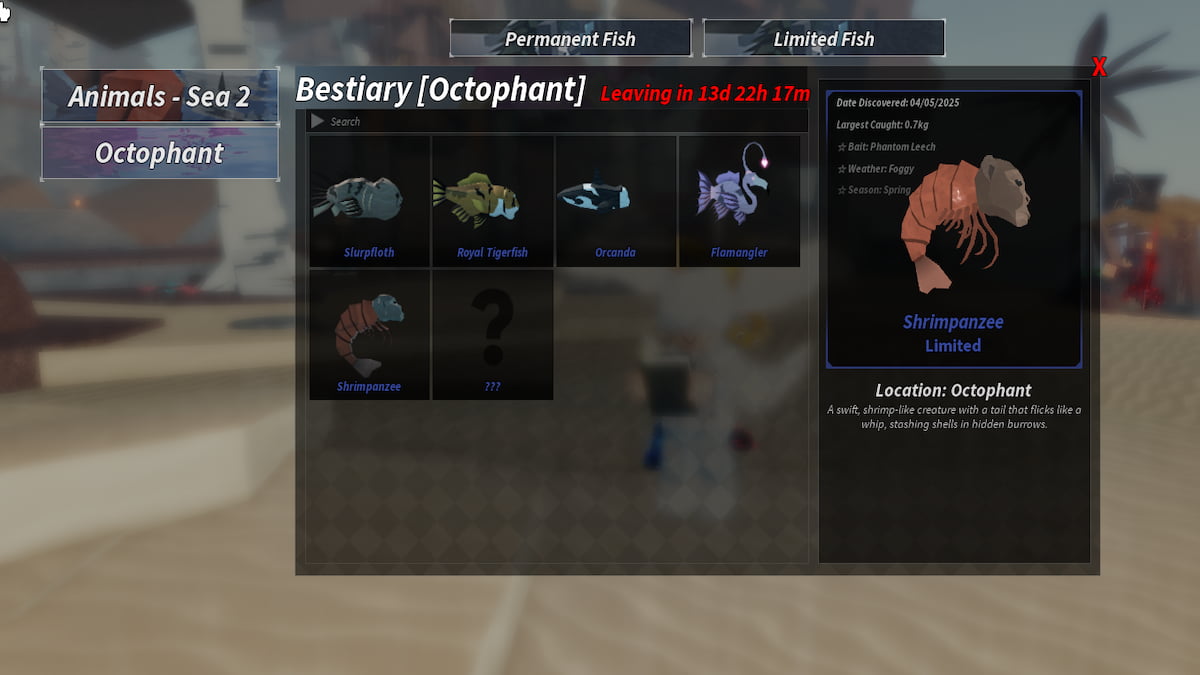Image resolution: width=1200 pixels, height=675 pixels.
Task: Choose the Octophant location entry
Action: 160,154
